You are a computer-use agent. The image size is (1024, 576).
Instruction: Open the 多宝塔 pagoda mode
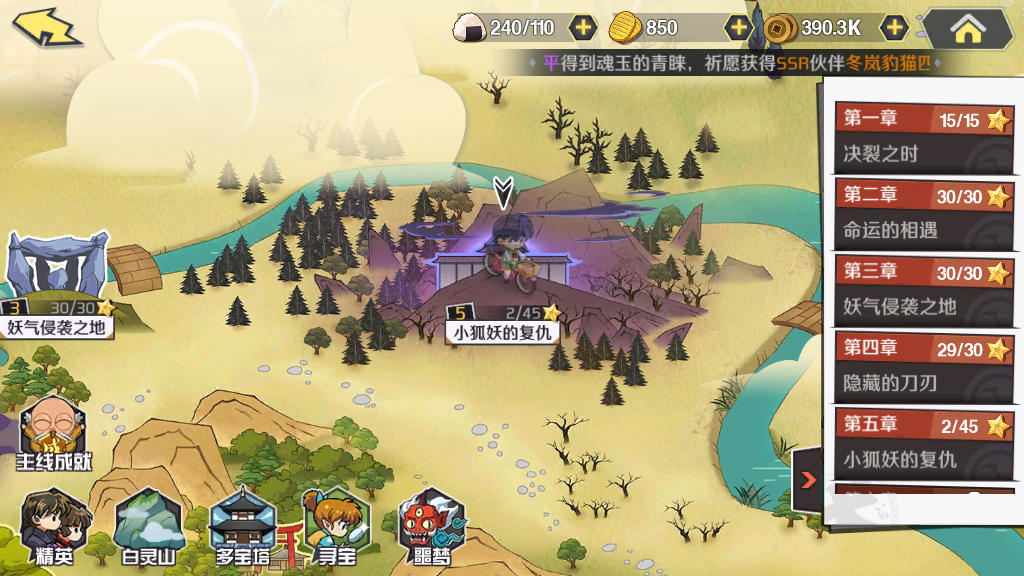tap(243, 527)
